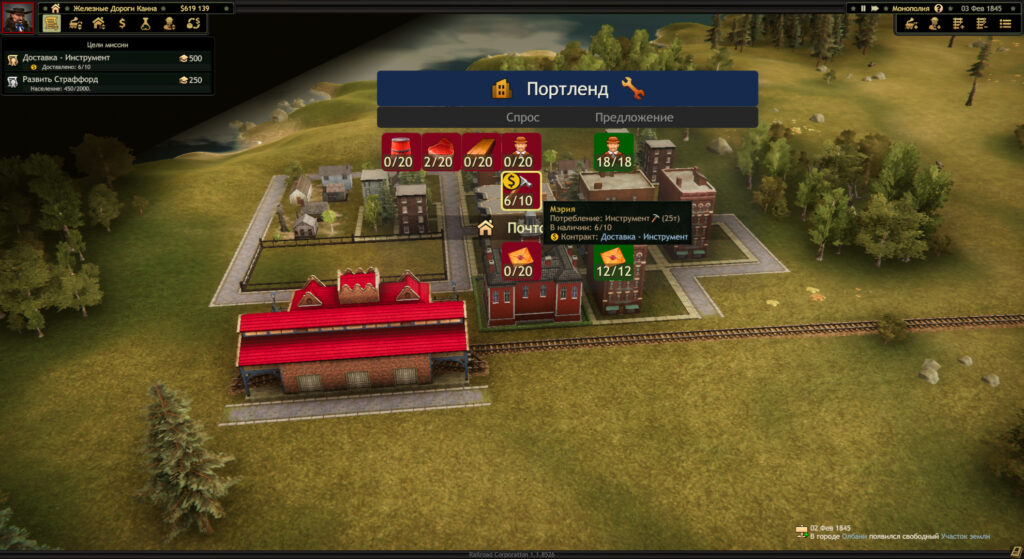
Task: Select the tools contract tile 6/10
Action: 521,190
